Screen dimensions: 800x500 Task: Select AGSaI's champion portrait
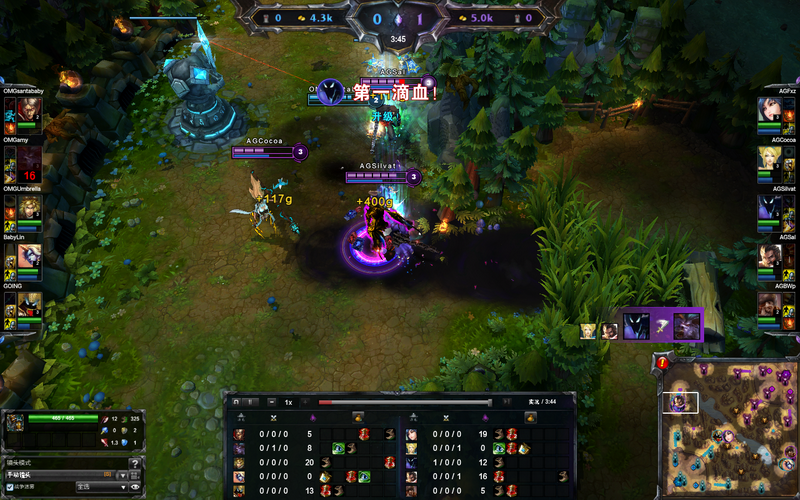pyautogui.click(x=769, y=257)
